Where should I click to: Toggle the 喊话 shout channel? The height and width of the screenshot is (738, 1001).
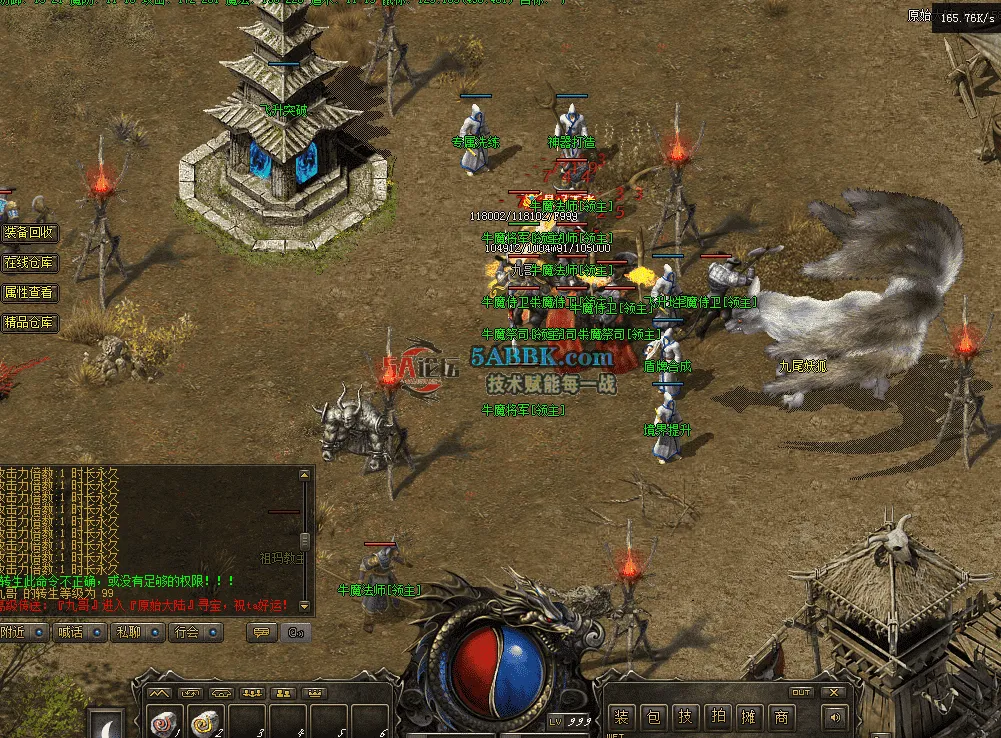81,632
